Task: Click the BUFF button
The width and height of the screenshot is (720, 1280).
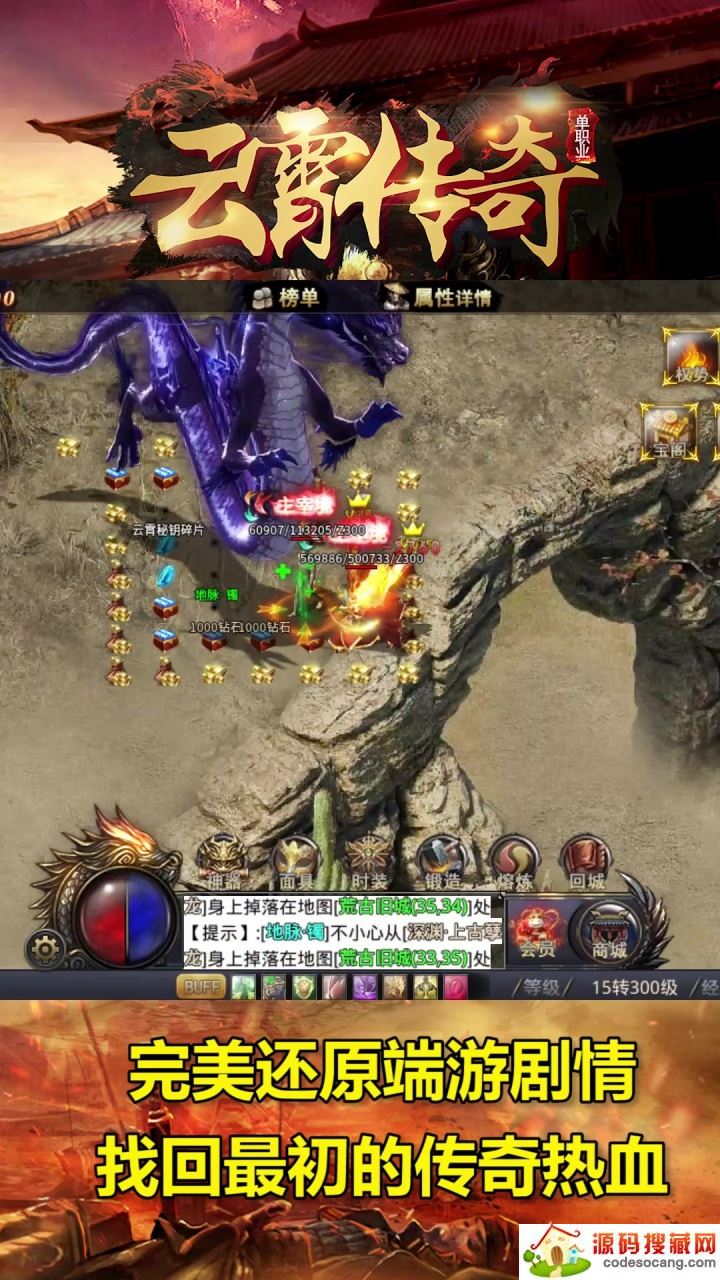Action: pos(201,987)
